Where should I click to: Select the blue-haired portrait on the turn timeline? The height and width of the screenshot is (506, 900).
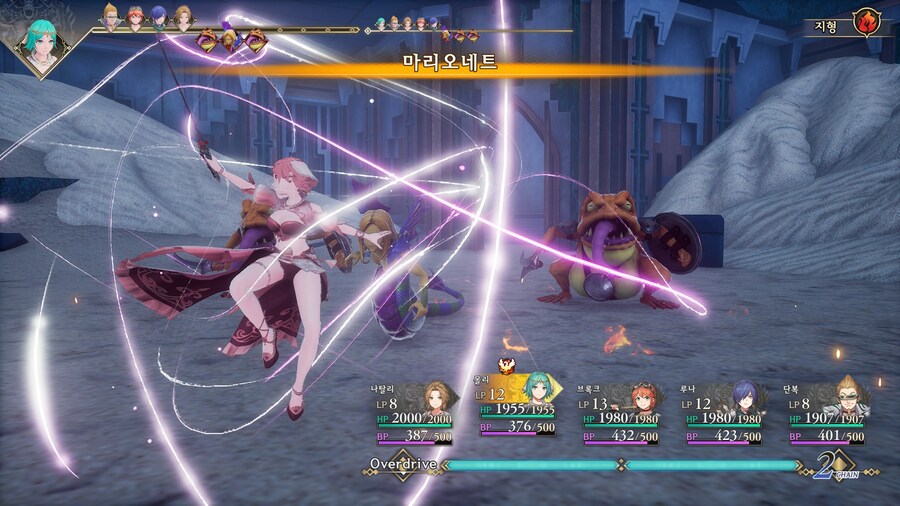[160, 16]
